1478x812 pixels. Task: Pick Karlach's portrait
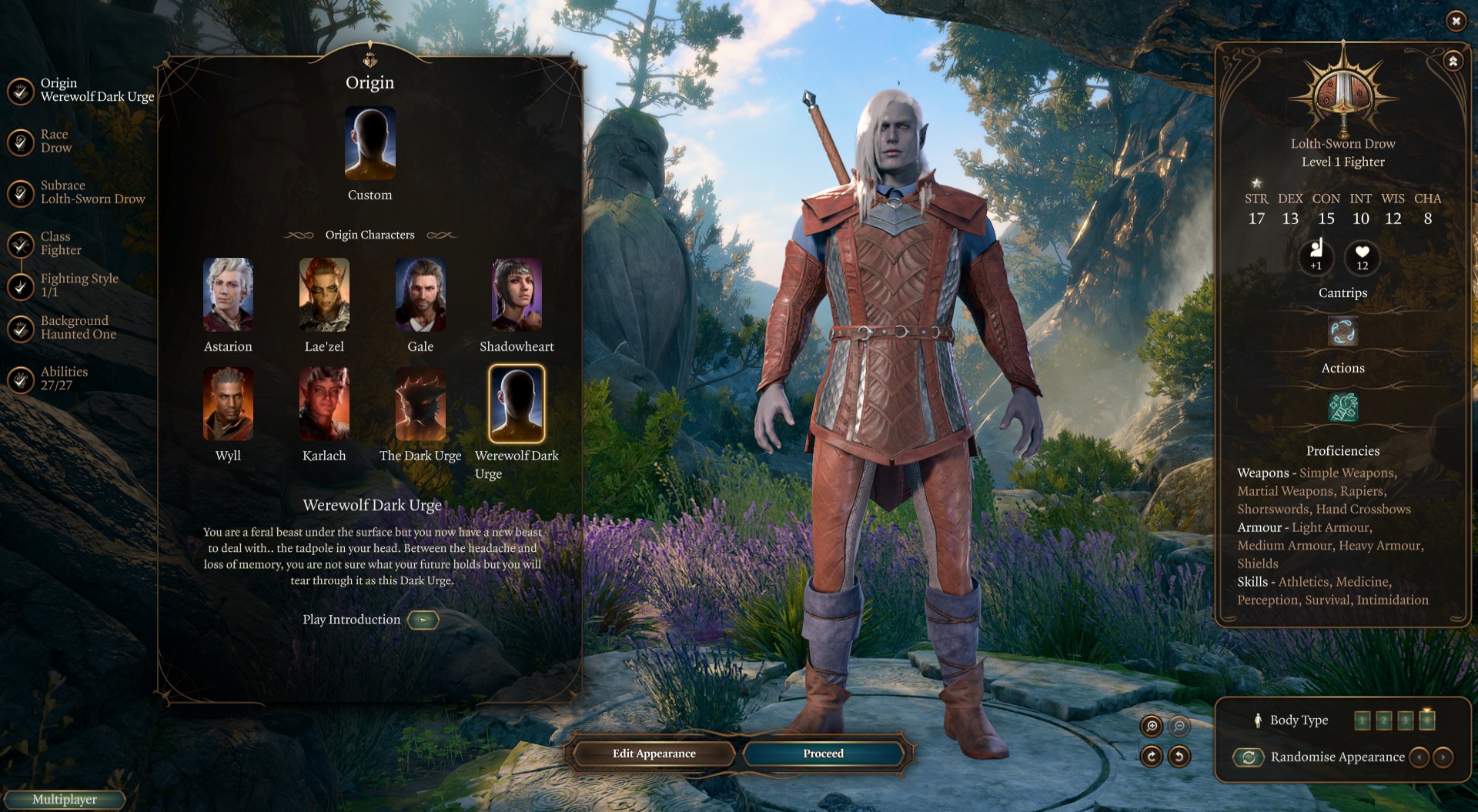(x=324, y=404)
